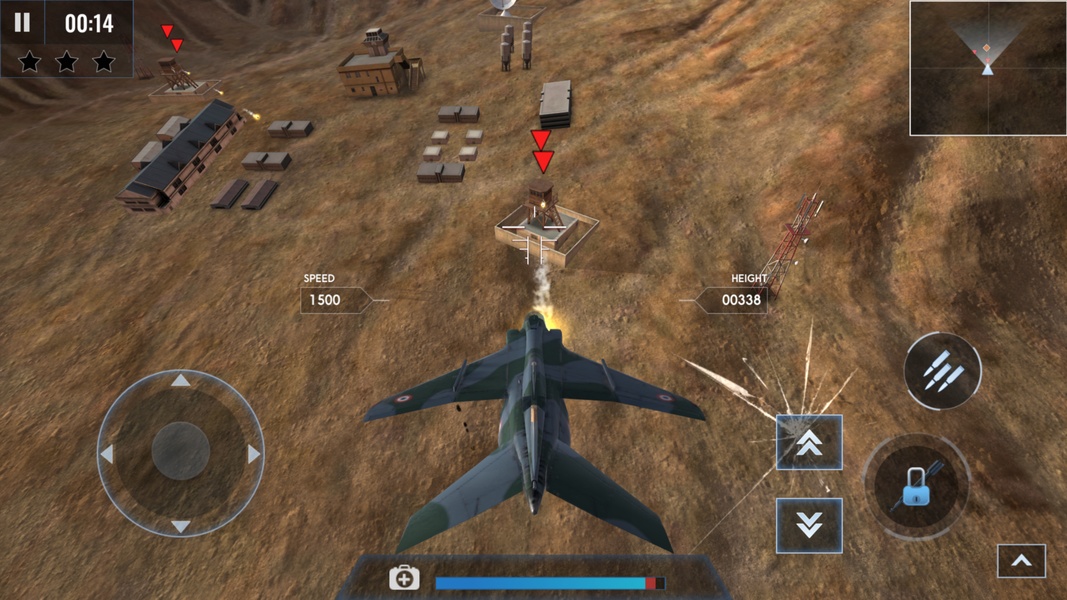Pause the game
This screenshot has height=600, width=1067.
point(22,23)
